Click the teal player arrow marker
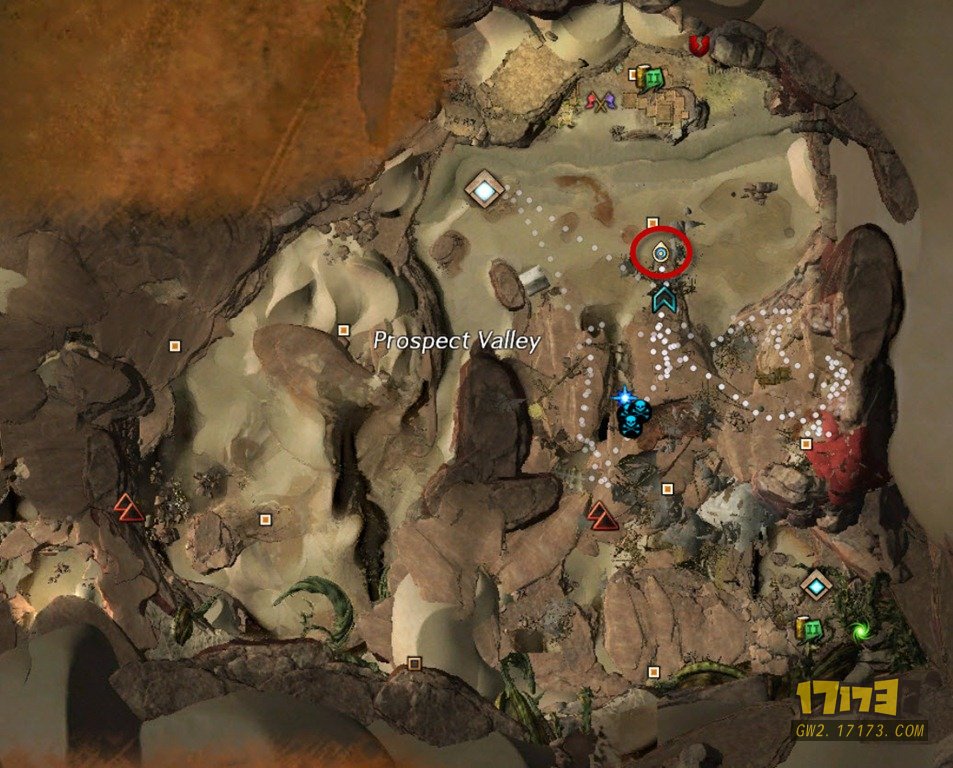The height and width of the screenshot is (768, 953). tap(661, 296)
